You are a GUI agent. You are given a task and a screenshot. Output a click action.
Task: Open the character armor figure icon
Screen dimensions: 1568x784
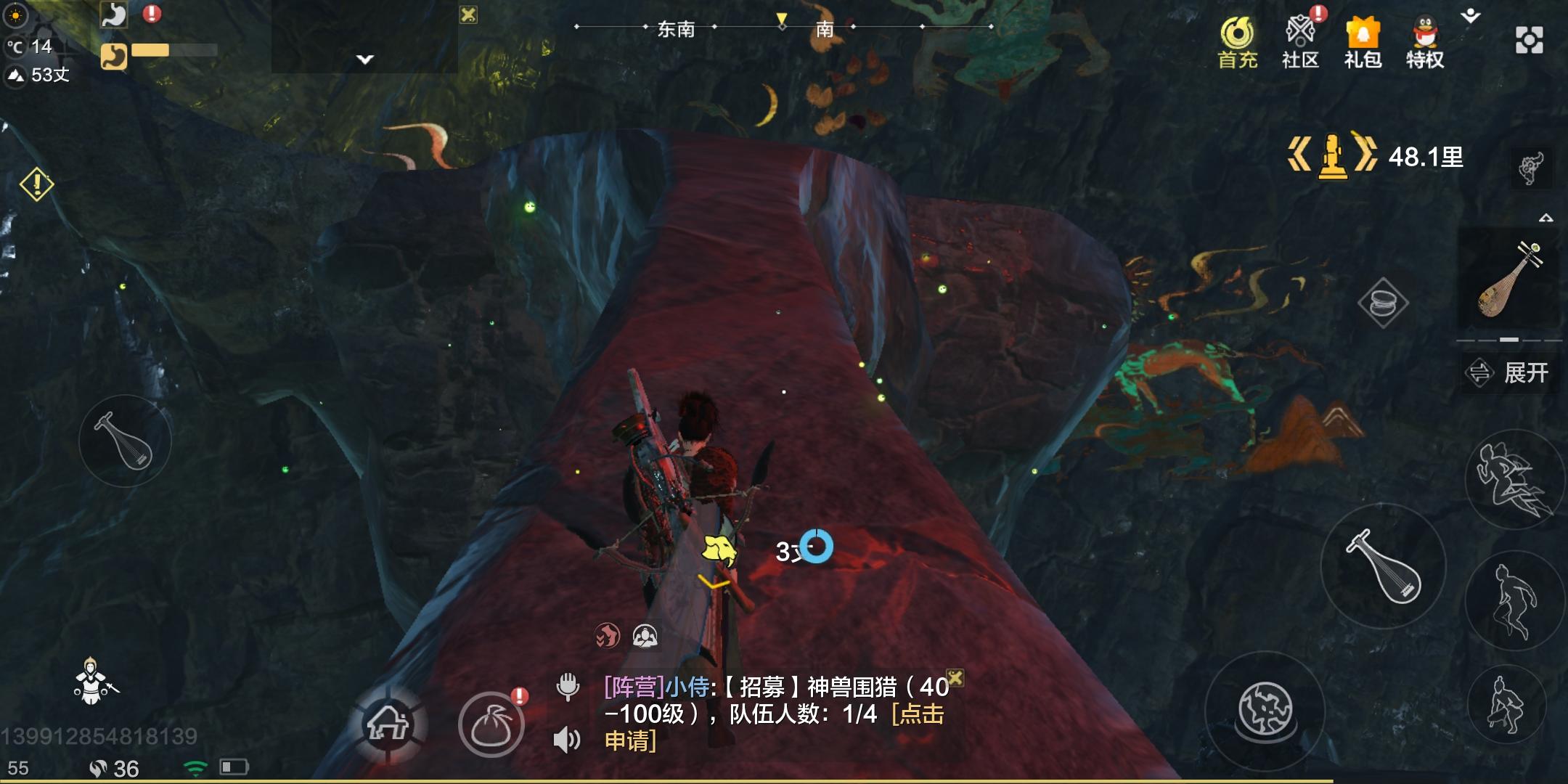point(91,681)
